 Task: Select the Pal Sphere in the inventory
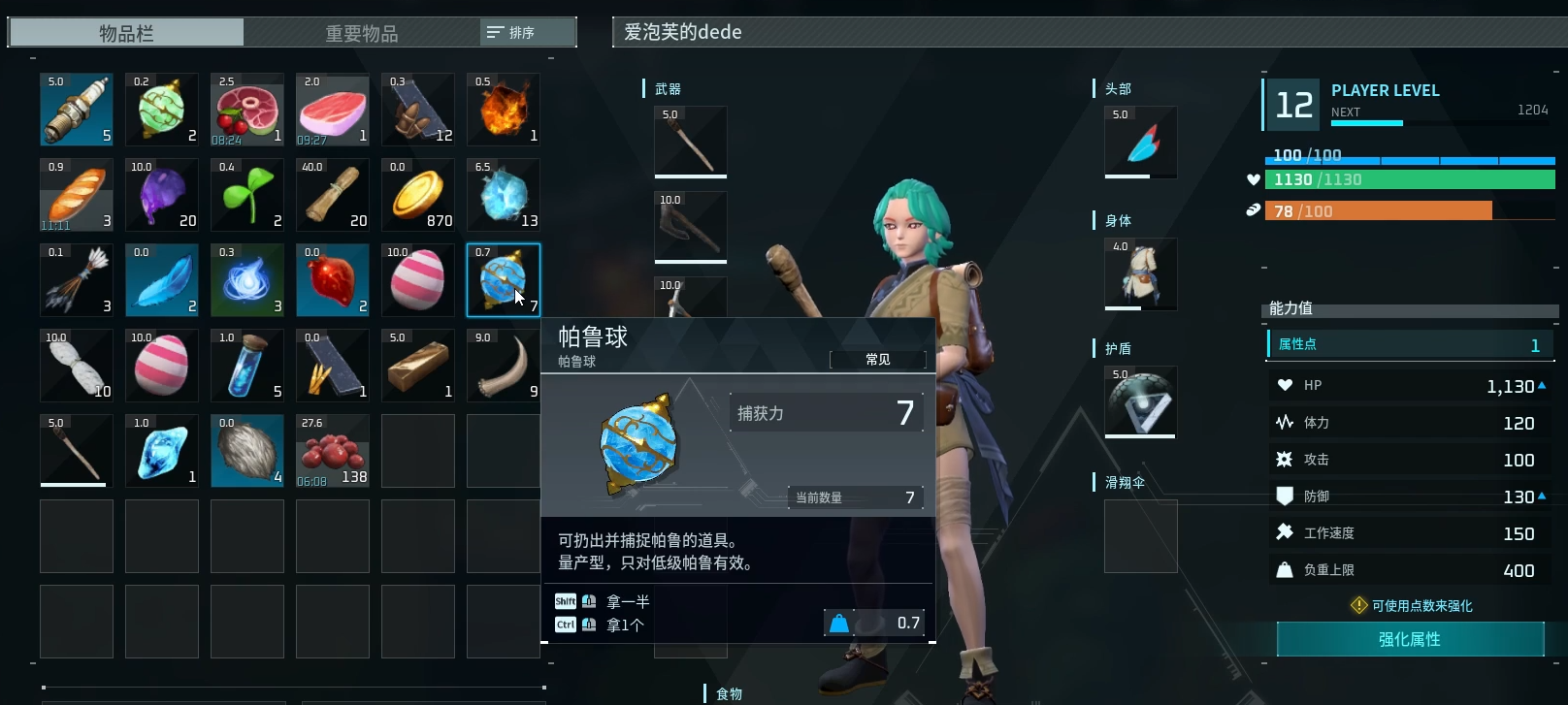coord(504,280)
